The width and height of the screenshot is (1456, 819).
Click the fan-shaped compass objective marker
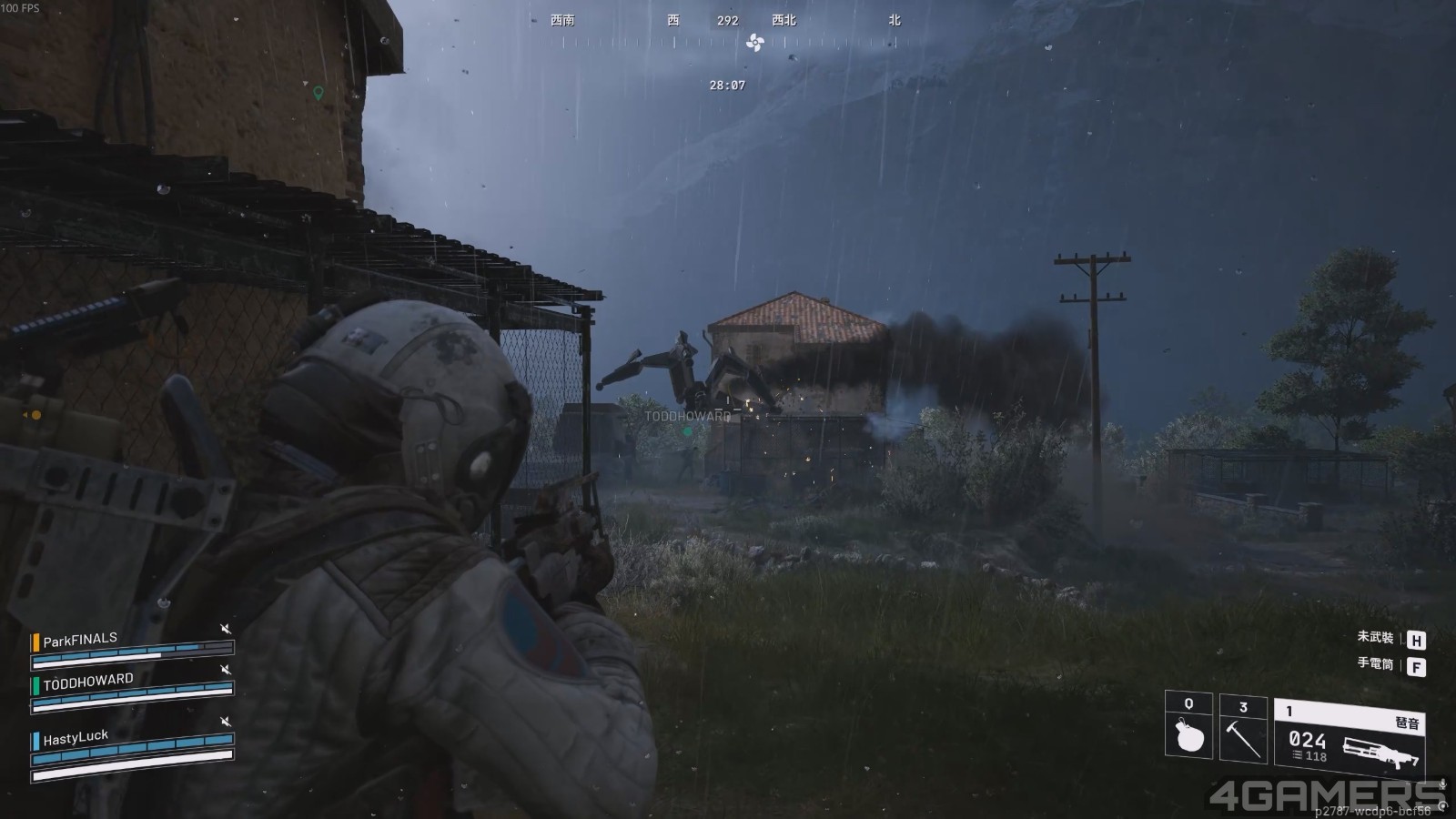click(754, 42)
